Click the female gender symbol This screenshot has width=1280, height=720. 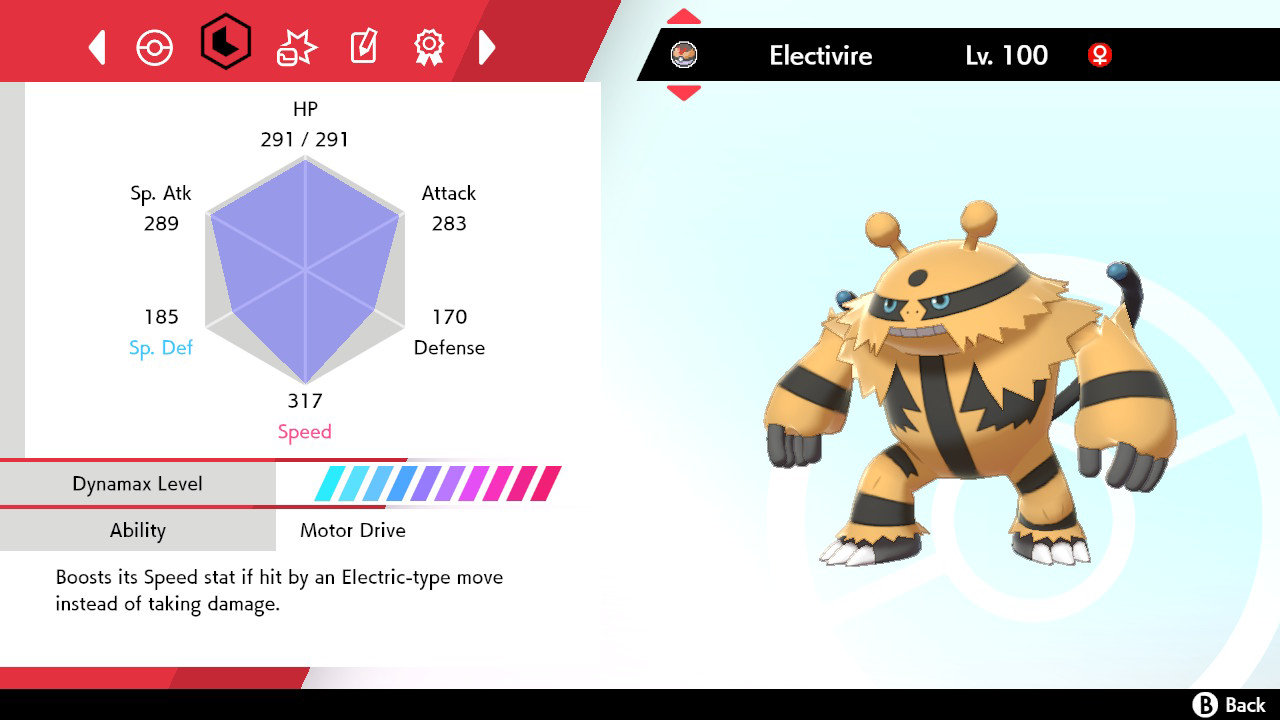pos(1099,56)
